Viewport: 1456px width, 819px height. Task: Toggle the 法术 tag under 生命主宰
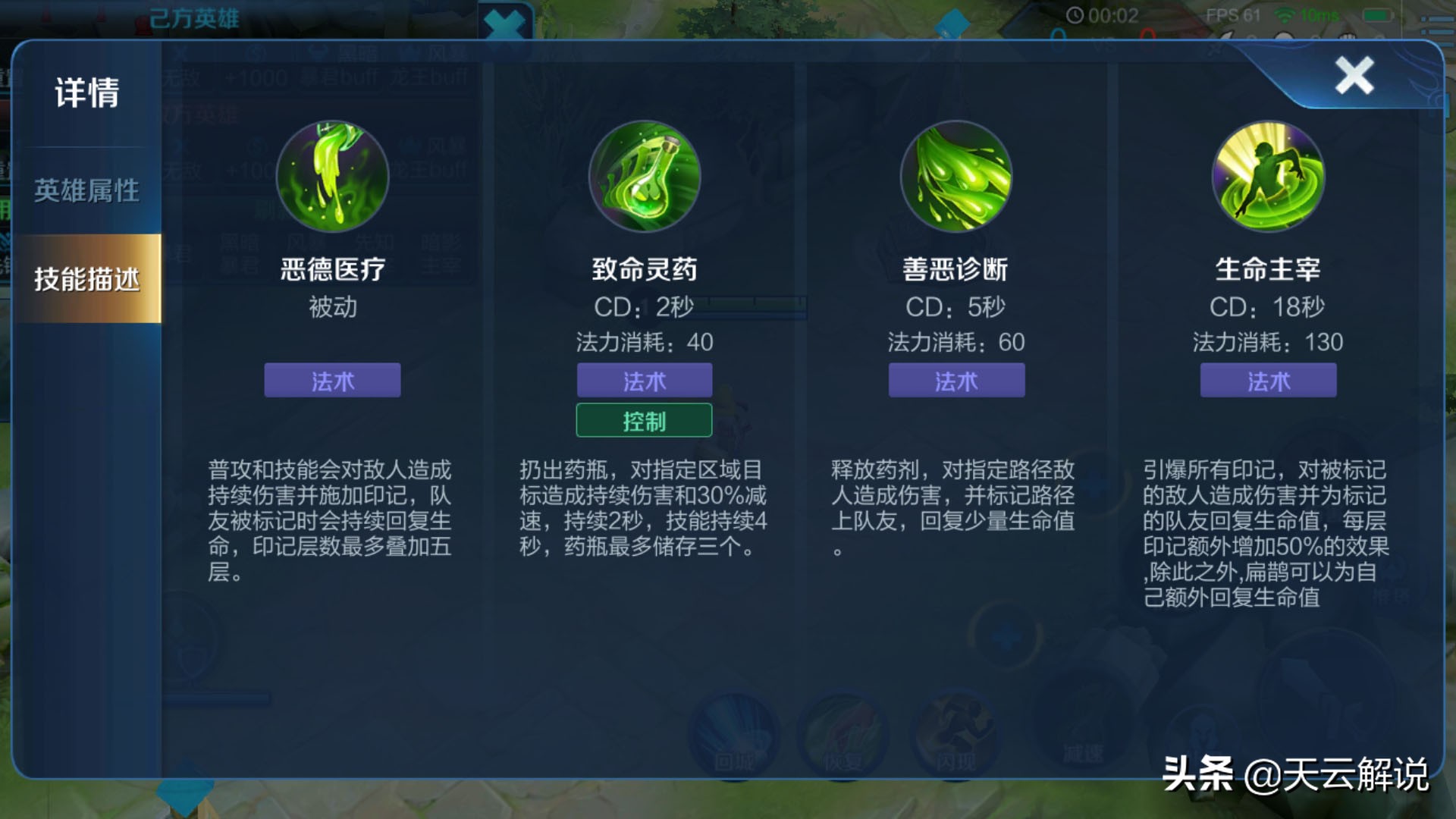(x=1267, y=381)
